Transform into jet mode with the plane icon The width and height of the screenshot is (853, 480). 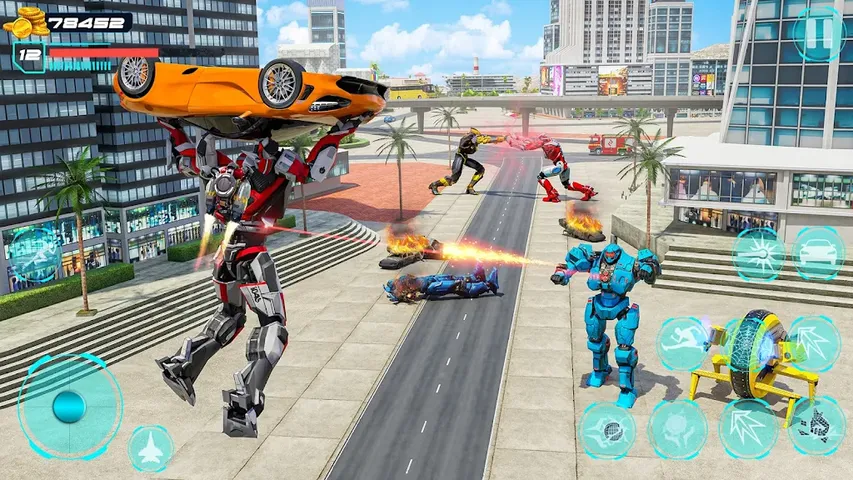point(151,449)
